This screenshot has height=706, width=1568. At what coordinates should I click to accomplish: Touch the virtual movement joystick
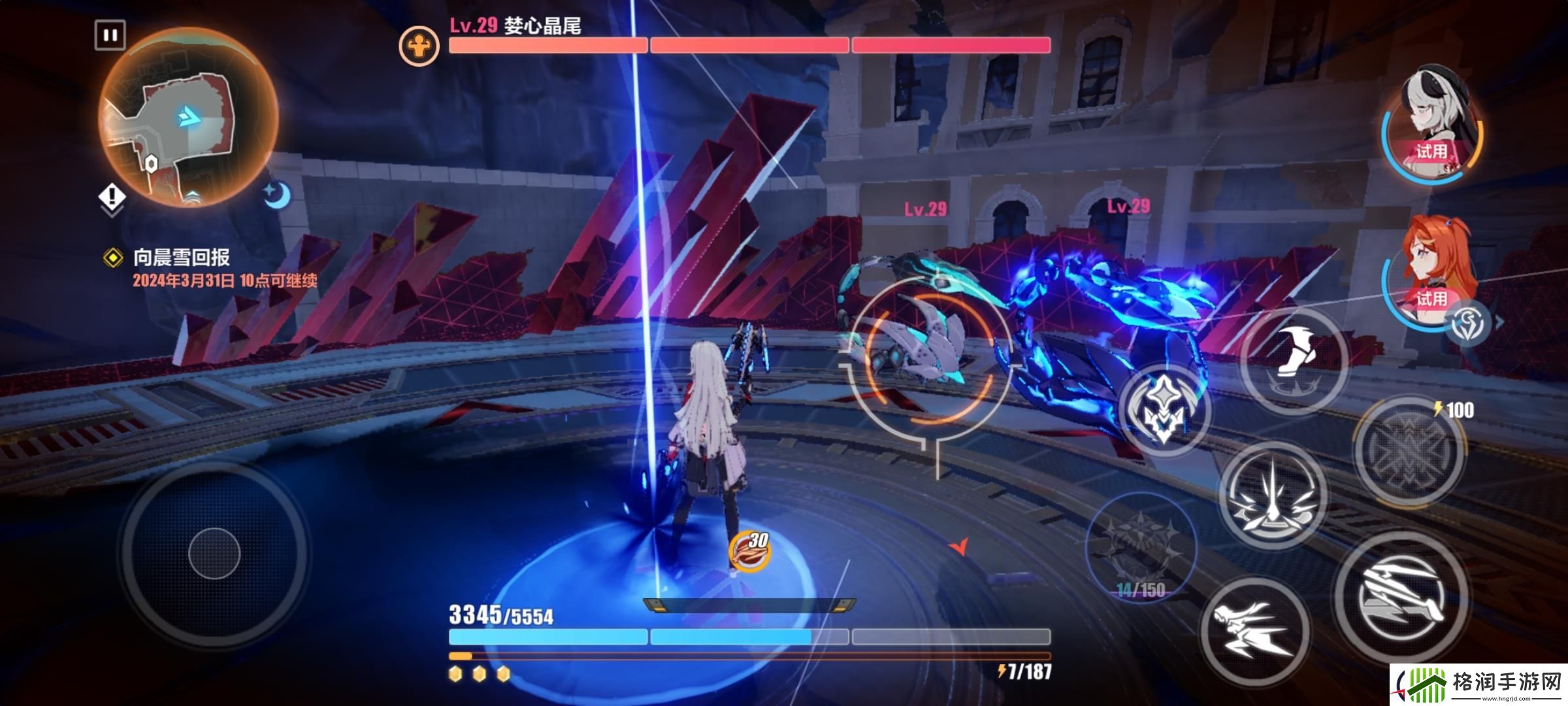[x=214, y=553]
